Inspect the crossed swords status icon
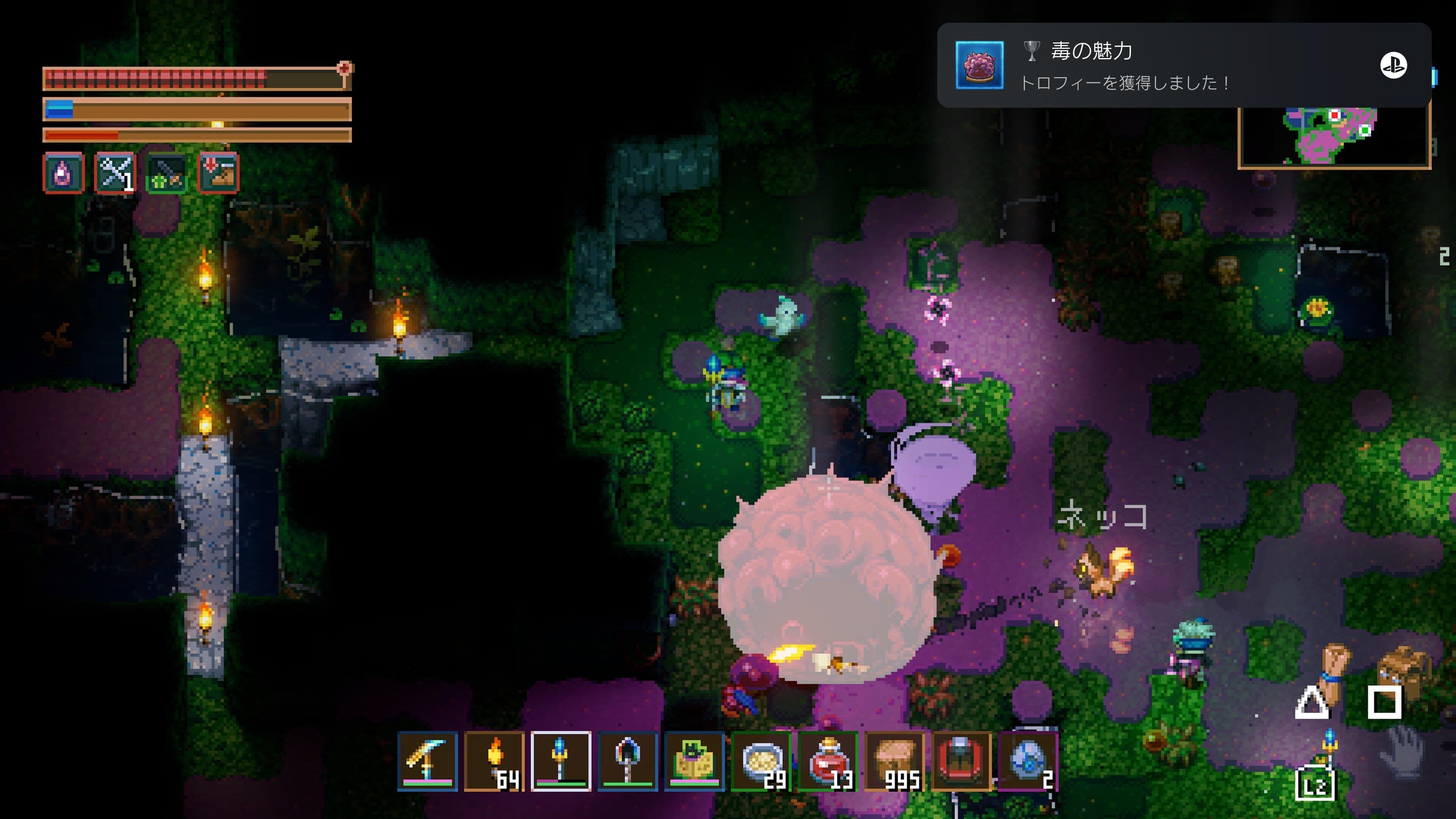 pyautogui.click(x=115, y=173)
